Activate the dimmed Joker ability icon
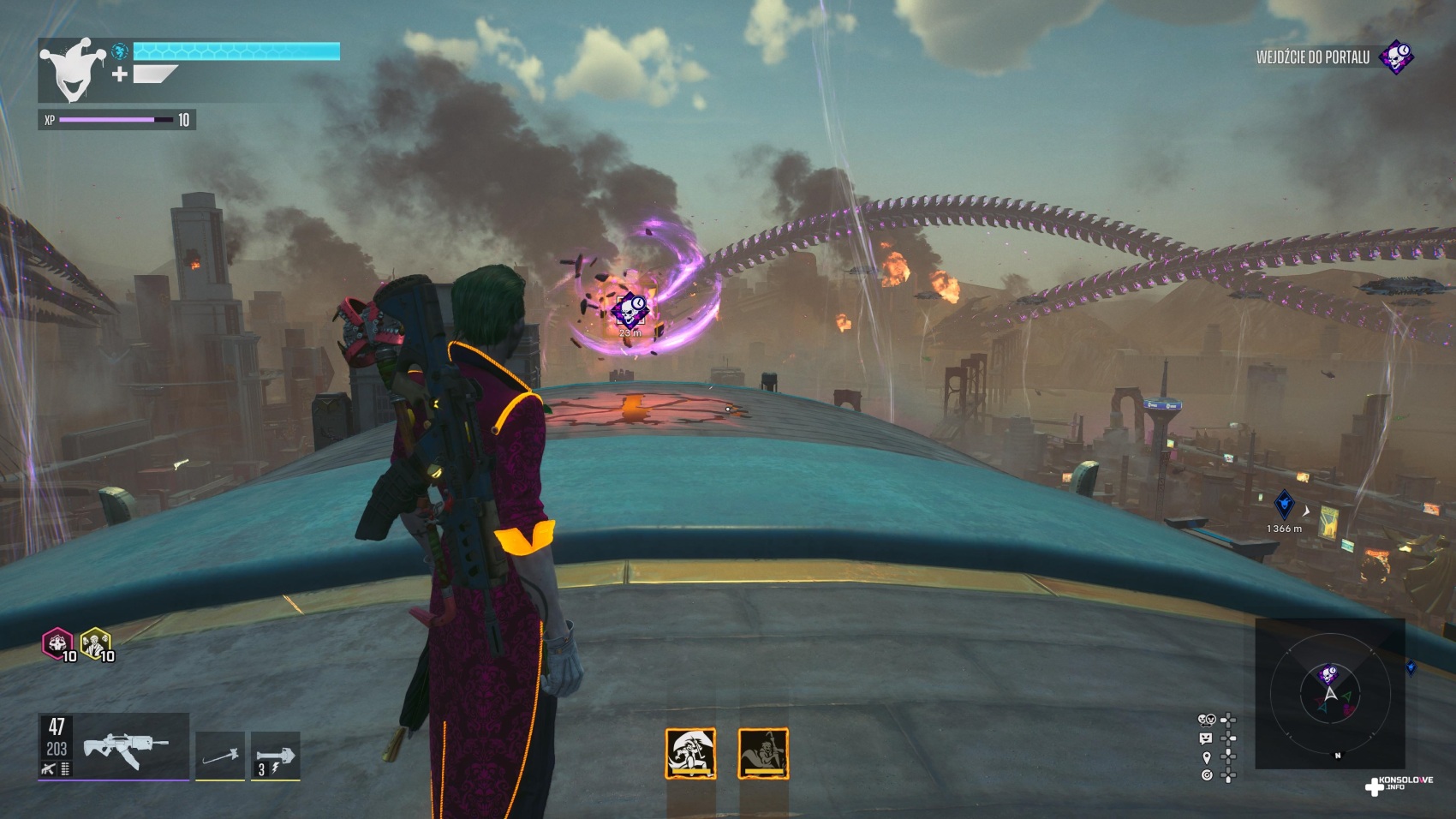This screenshot has width=1456, height=819. (x=762, y=753)
